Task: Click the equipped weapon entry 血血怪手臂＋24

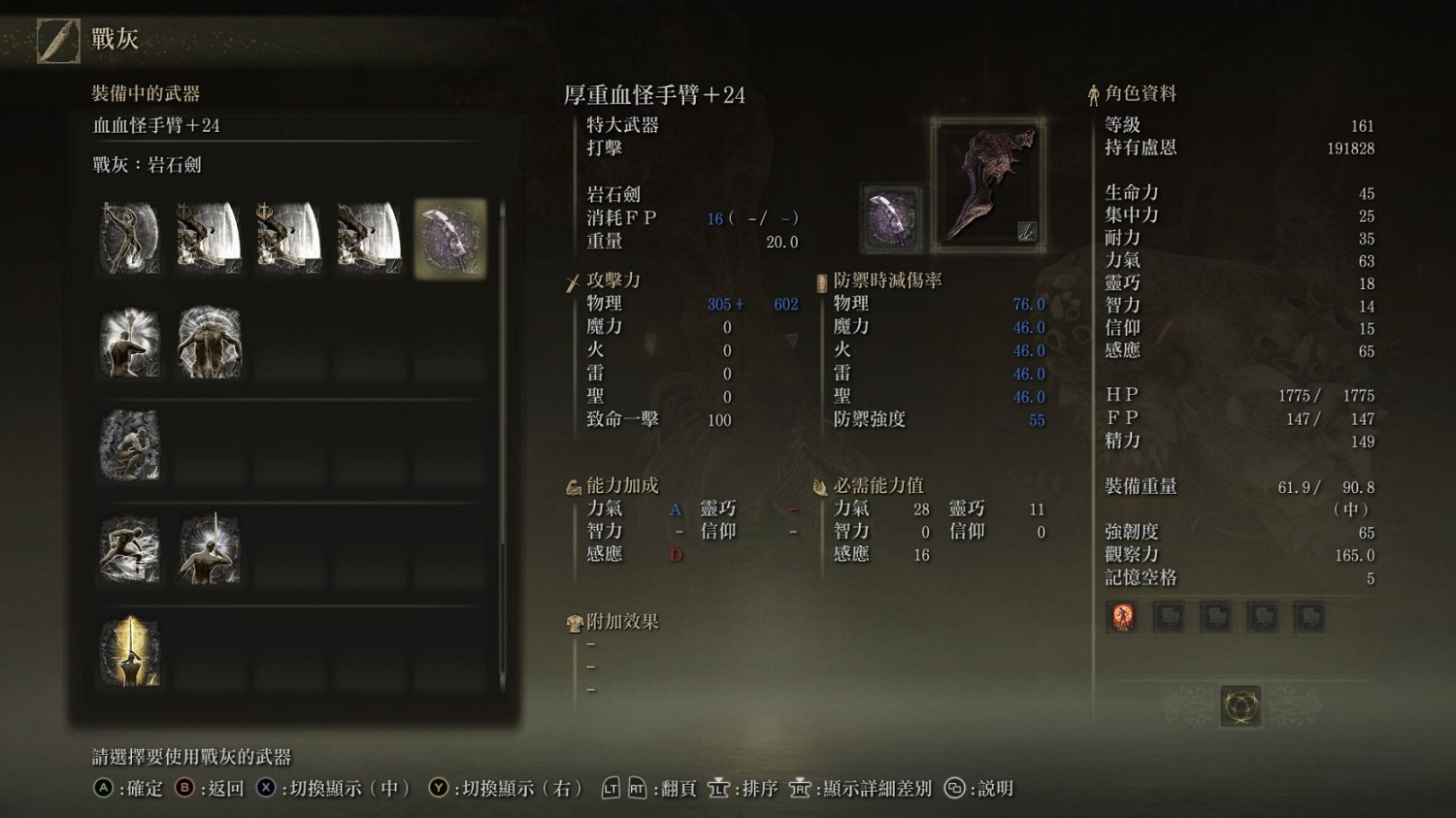Action: point(155,126)
